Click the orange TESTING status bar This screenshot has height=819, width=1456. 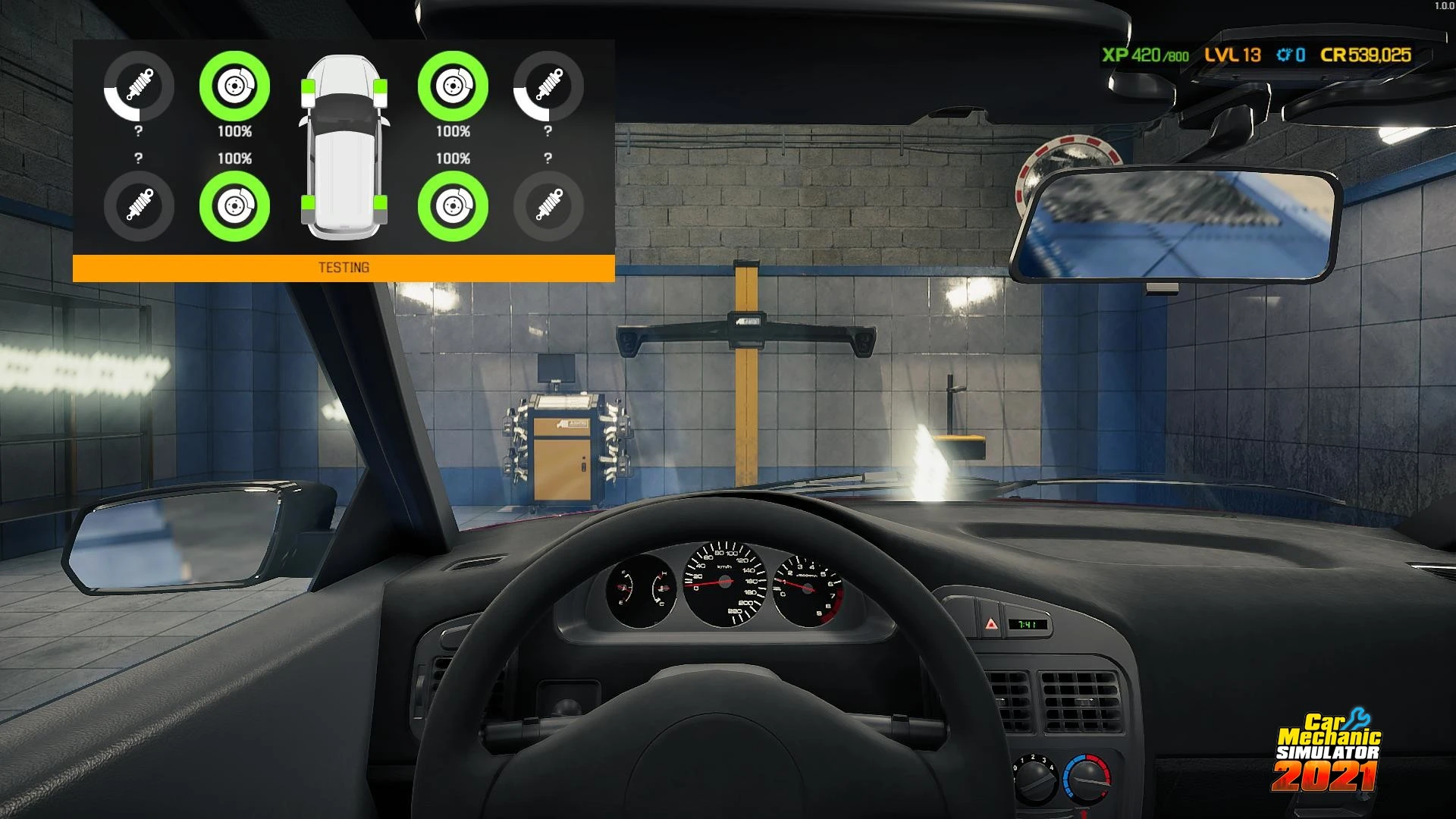click(344, 268)
